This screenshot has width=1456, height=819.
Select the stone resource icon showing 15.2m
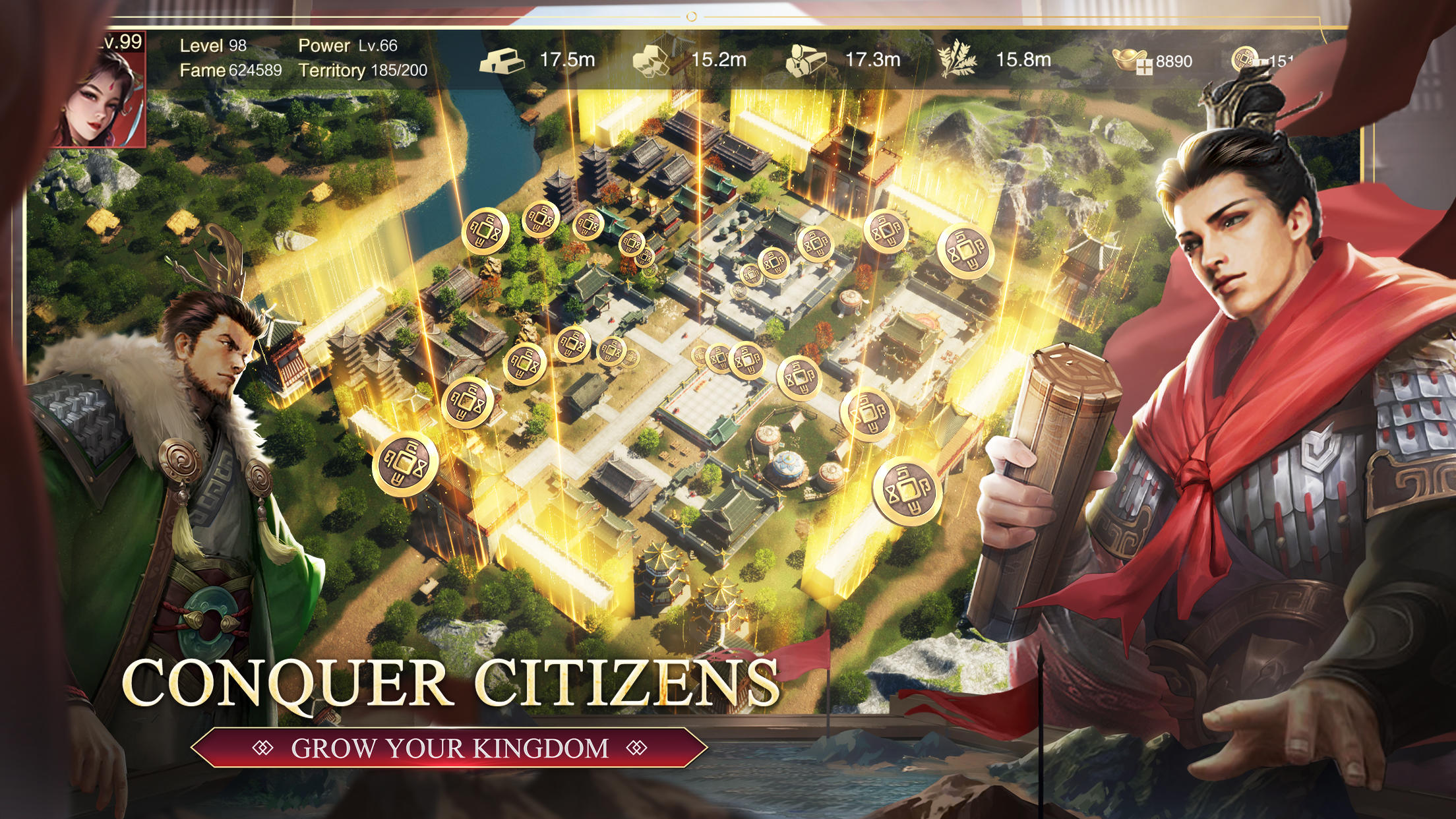click(652, 59)
